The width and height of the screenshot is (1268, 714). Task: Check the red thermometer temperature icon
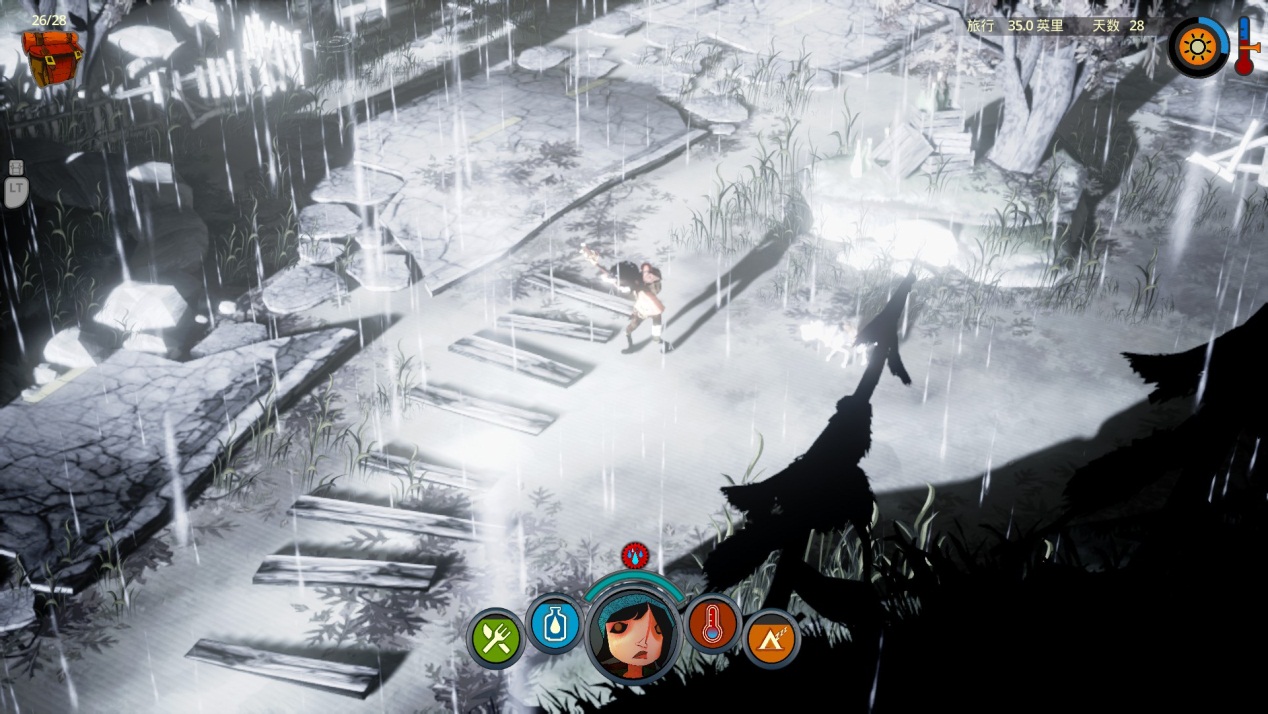(712, 624)
